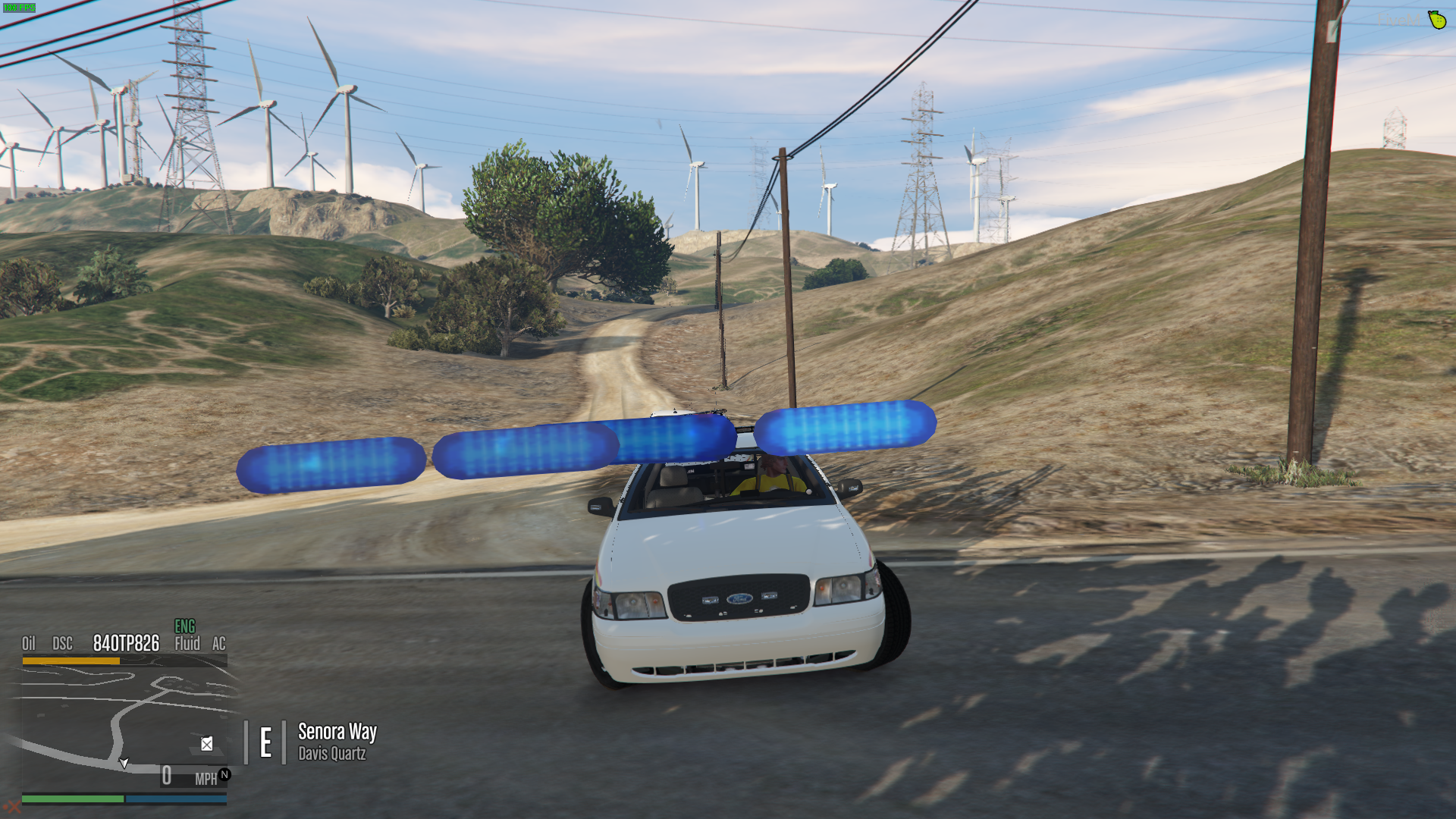This screenshot has width=1456, height=819.
Task: Click the FiveM pear logo
Action: 1437,20
